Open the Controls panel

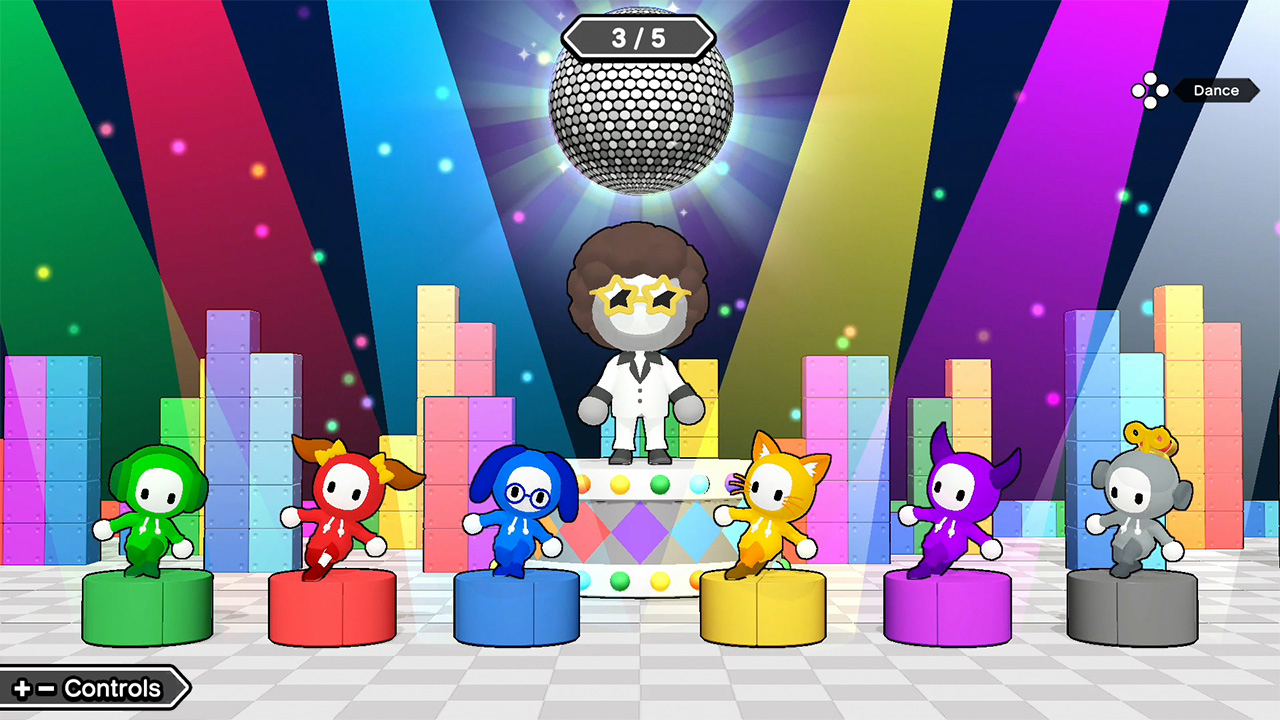pyautogui.click(x=92, y=688)
